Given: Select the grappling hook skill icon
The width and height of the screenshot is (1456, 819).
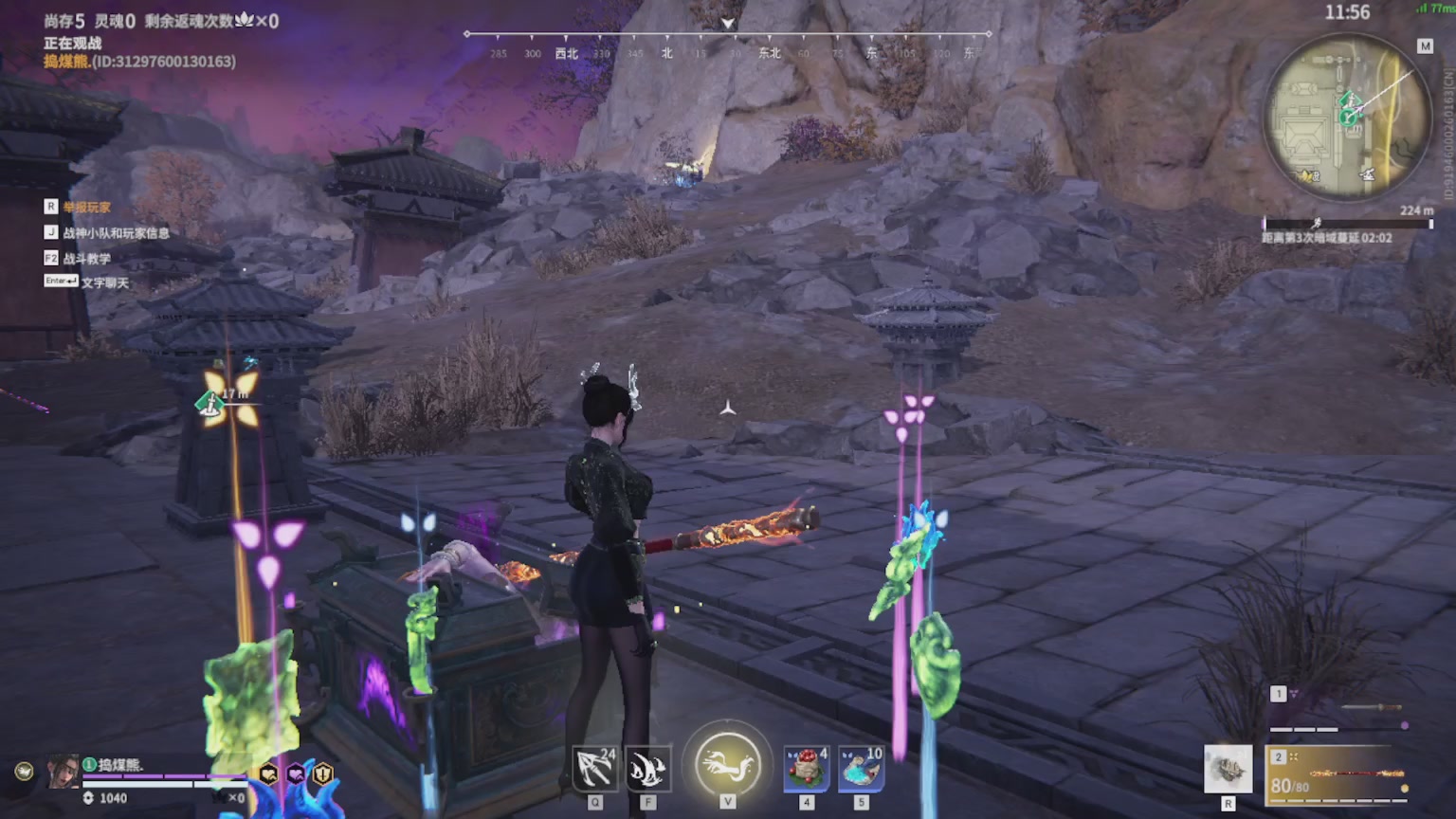Looking at the screenshot, I should (595, 768).
